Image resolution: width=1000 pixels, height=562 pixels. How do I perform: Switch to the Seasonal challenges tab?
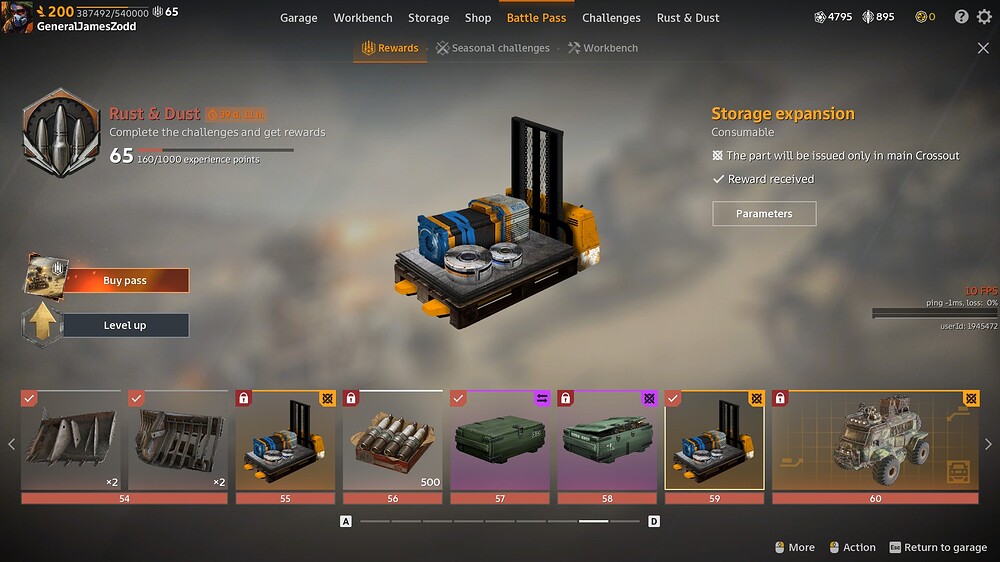[493, 48]
